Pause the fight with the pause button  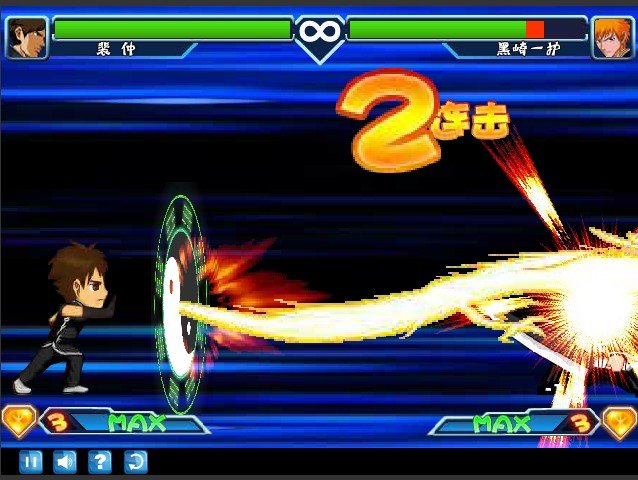point(31,461)
